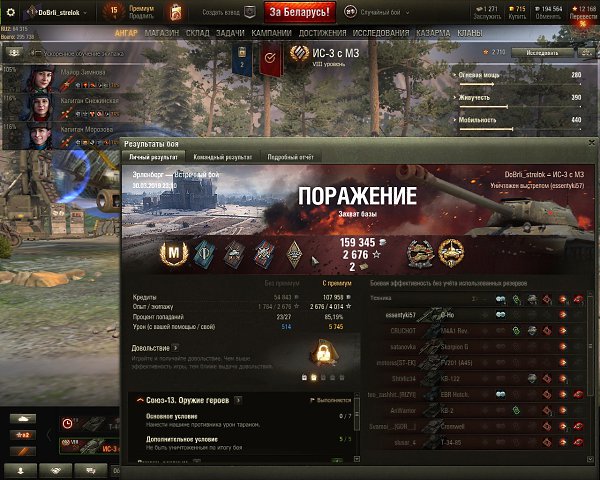Collapse the Союз-13. Оружие героев mission
600x480 pixels.
tap(138, 401)
